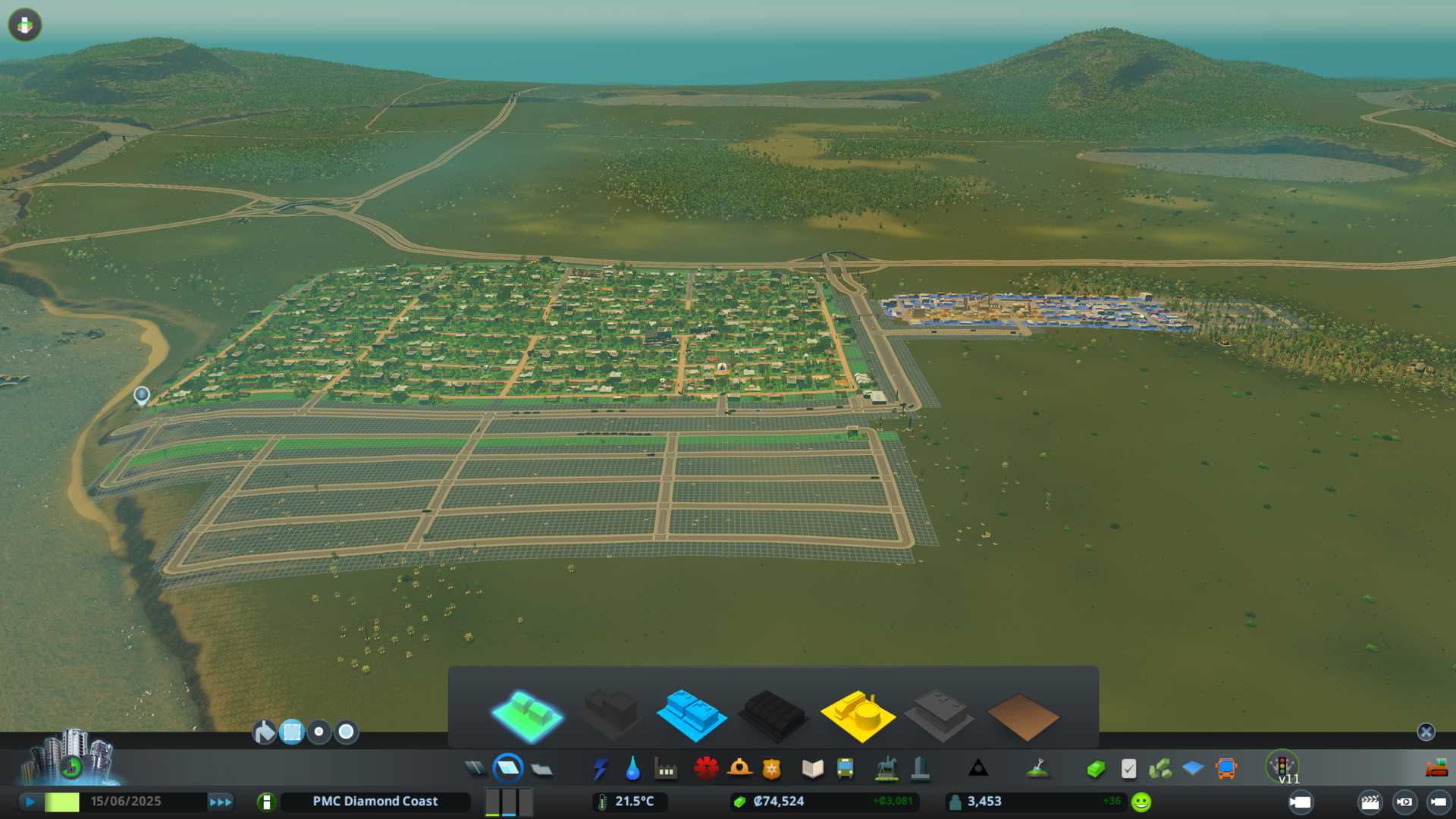Close the zoning panel
Screen dimensions: 1456x819
click(x=1426, y=732)
